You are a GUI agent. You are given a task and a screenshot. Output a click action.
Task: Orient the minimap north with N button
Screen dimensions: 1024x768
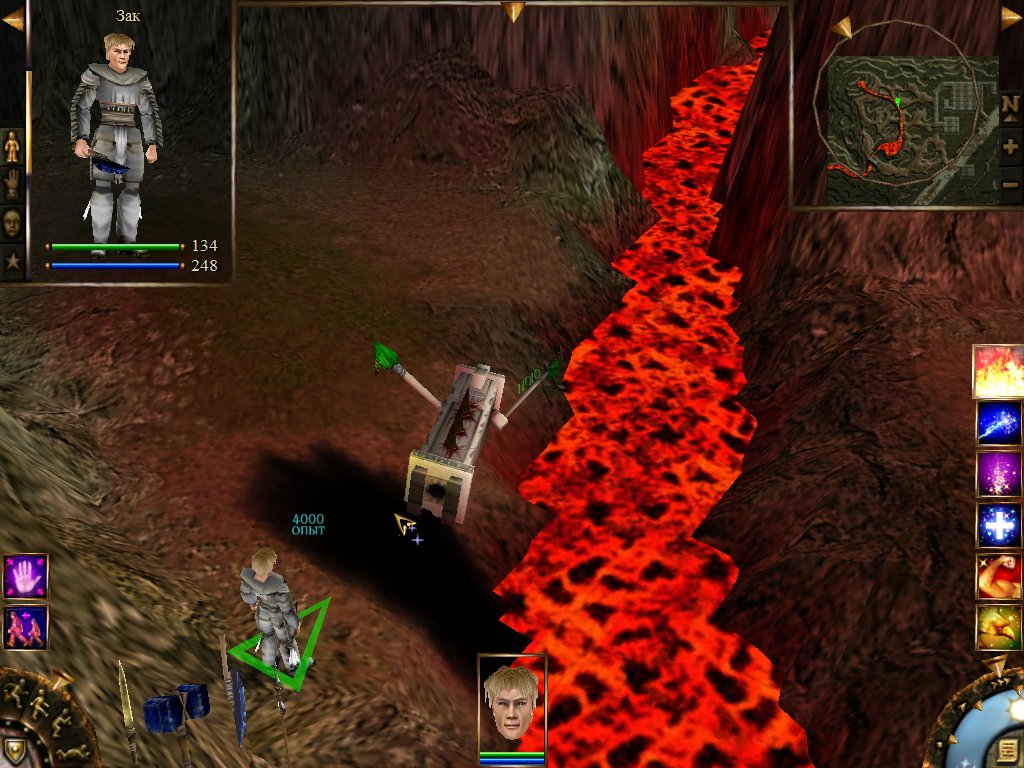pyautogui.click(x=1010, y=105)
